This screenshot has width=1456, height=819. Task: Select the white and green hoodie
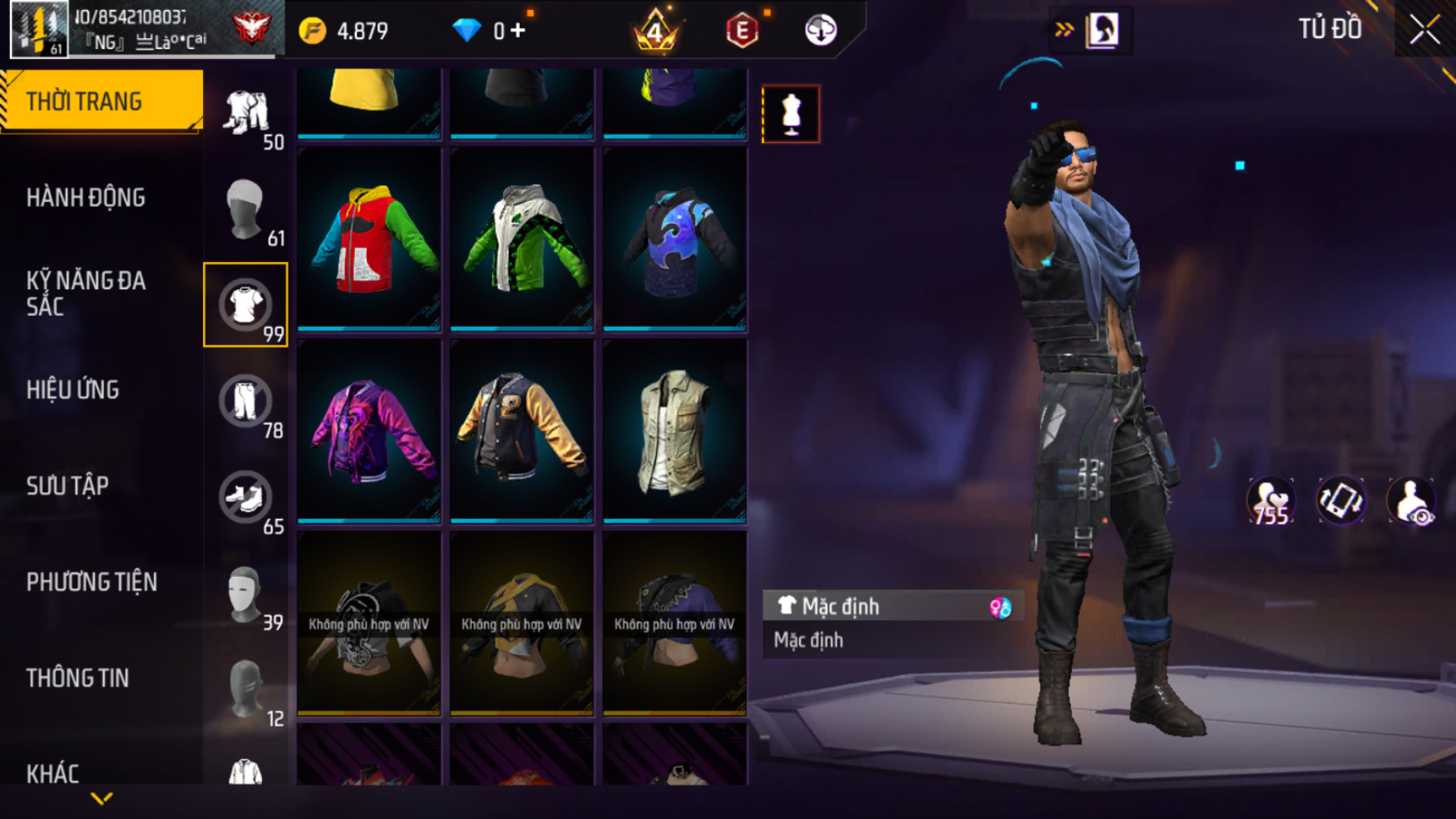click(x=521, y=239)
